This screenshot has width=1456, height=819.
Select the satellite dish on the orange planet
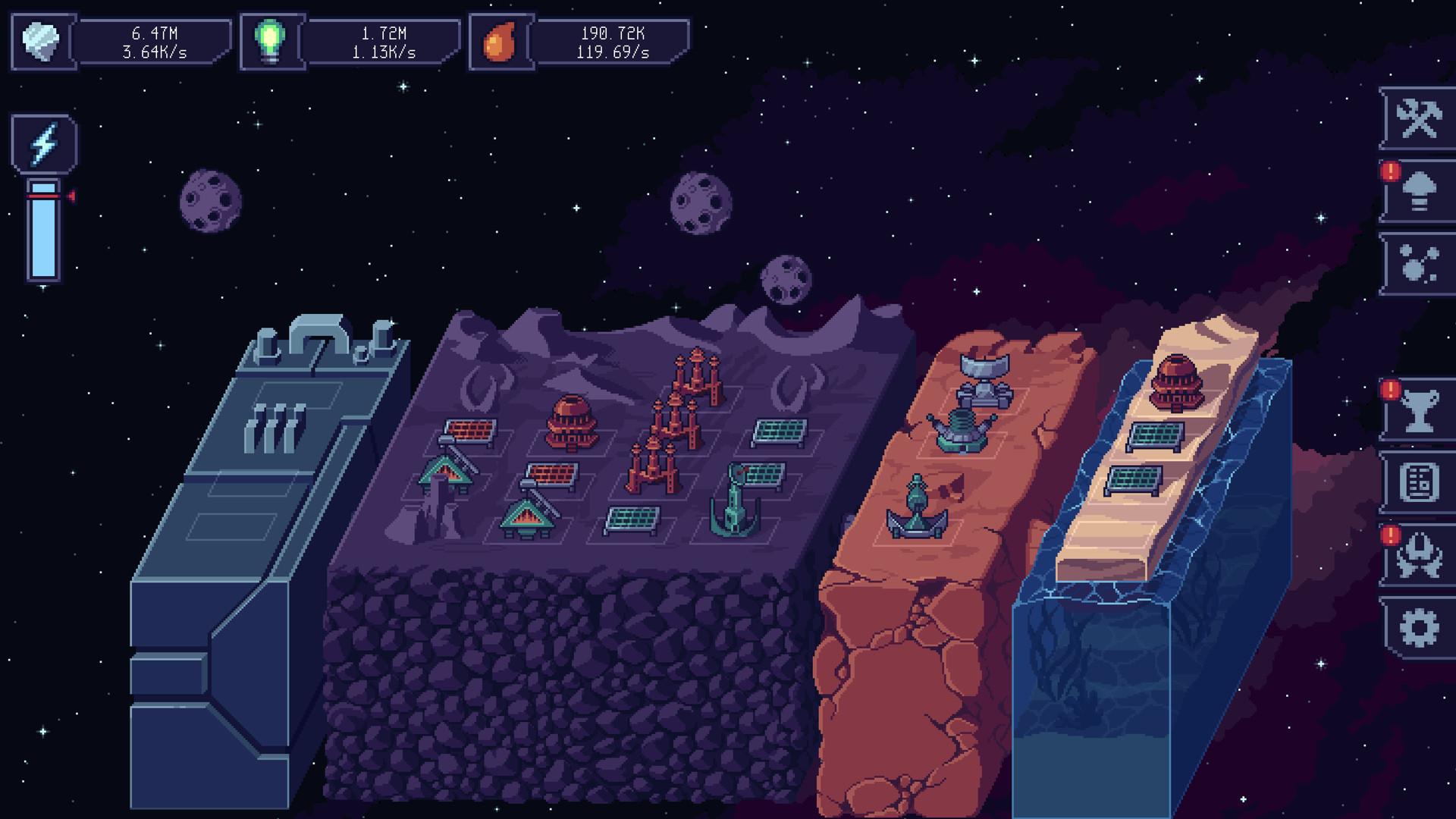tap(983, 375)
